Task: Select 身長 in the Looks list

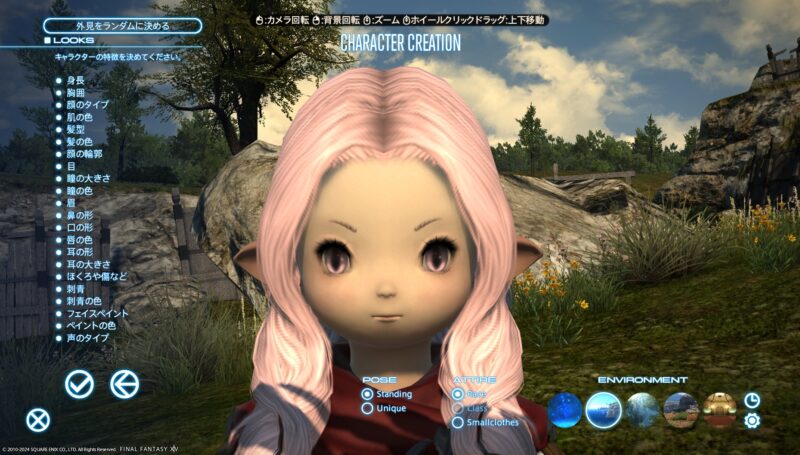Action: [x=75, y=79]
